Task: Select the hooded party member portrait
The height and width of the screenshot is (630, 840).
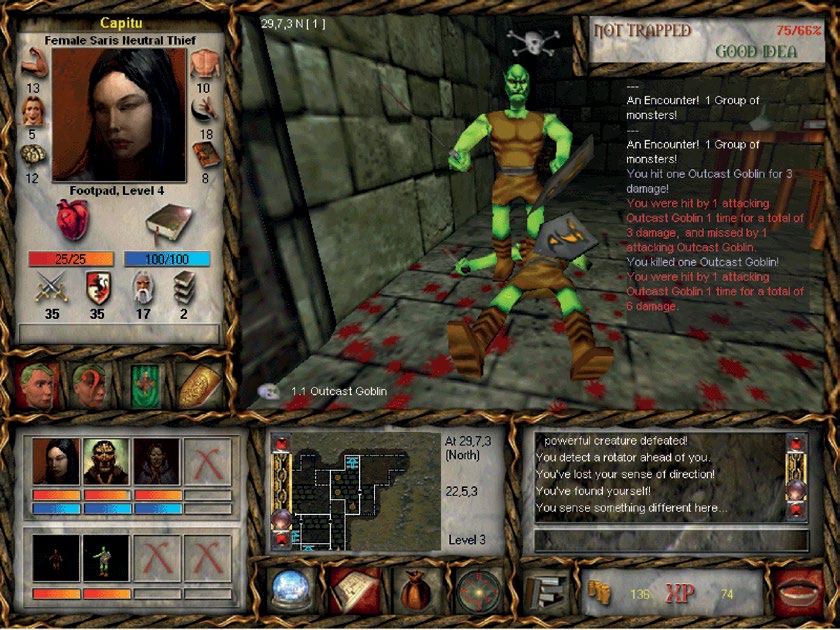Action: (x=157, y=461)
